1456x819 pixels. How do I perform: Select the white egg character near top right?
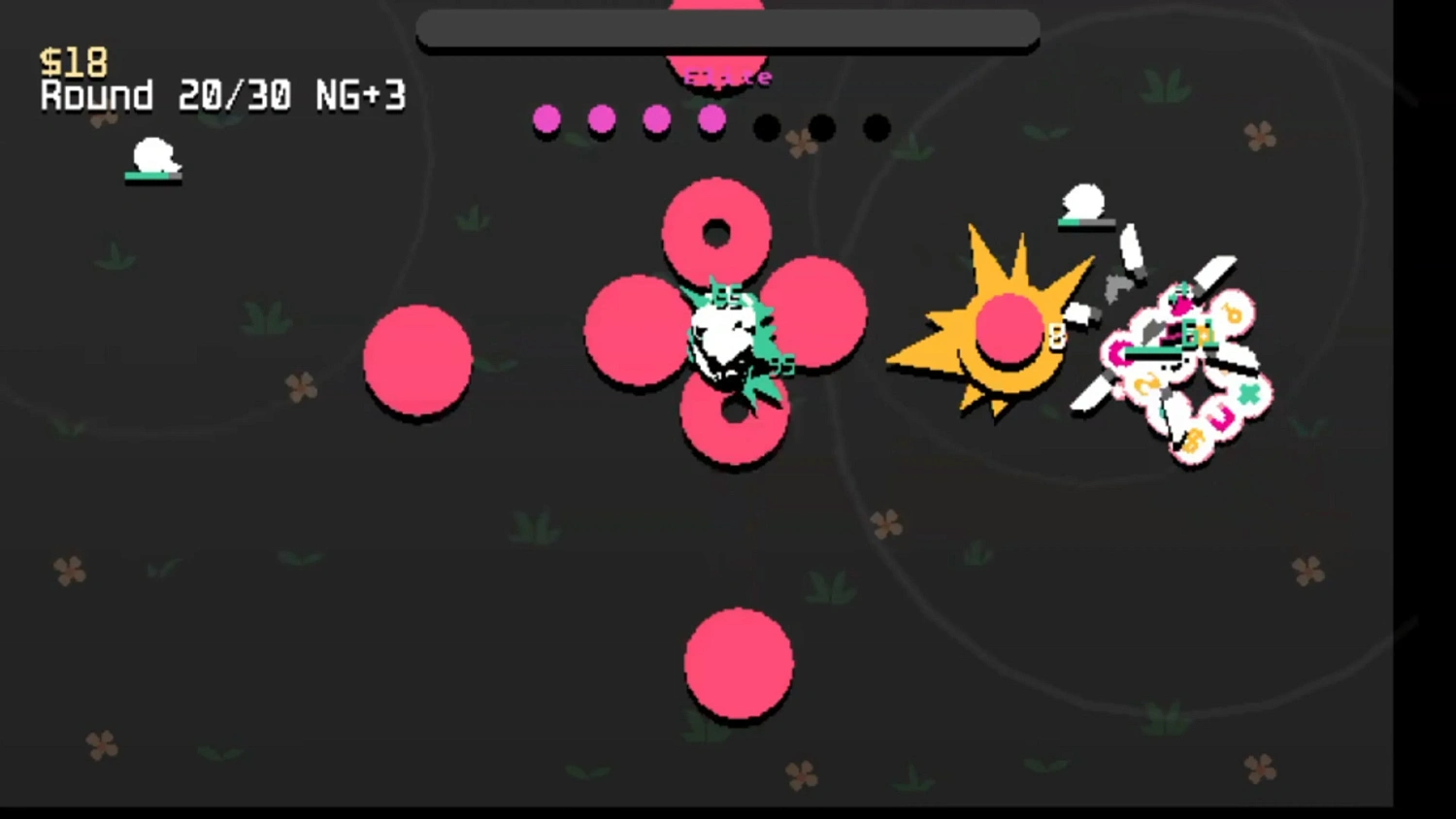click(1084, 201)
